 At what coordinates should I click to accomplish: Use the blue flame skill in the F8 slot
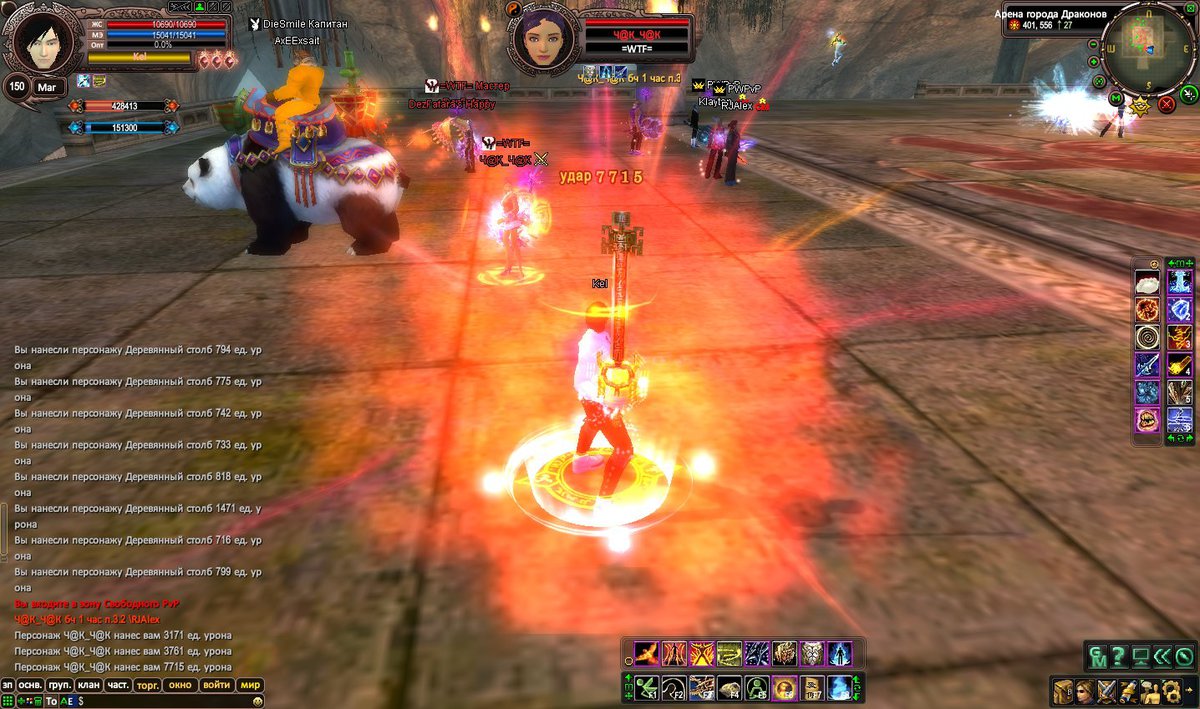(838, 687)
